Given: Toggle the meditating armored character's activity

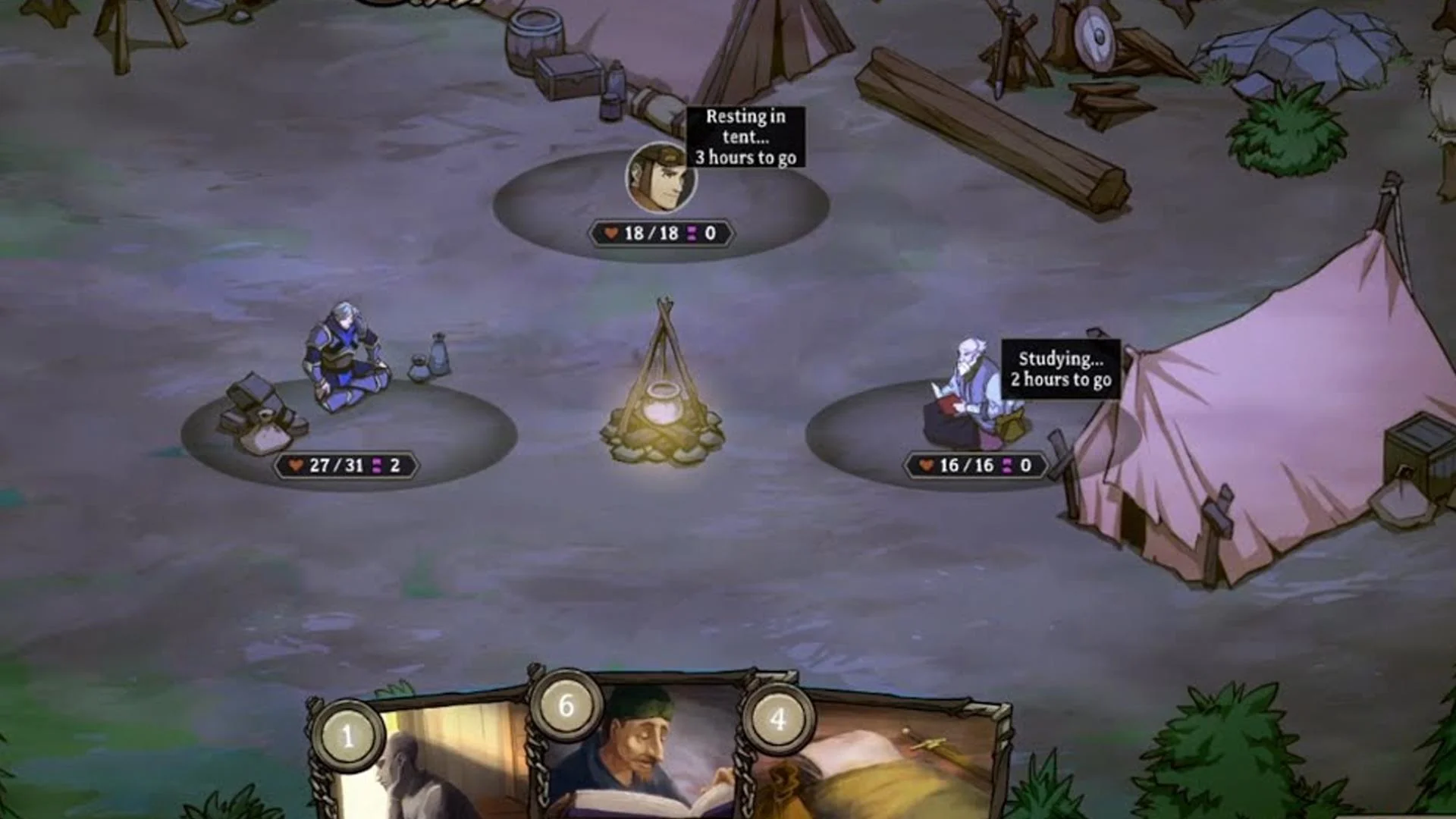Looking at the screenshot, I should pos(345,356).
